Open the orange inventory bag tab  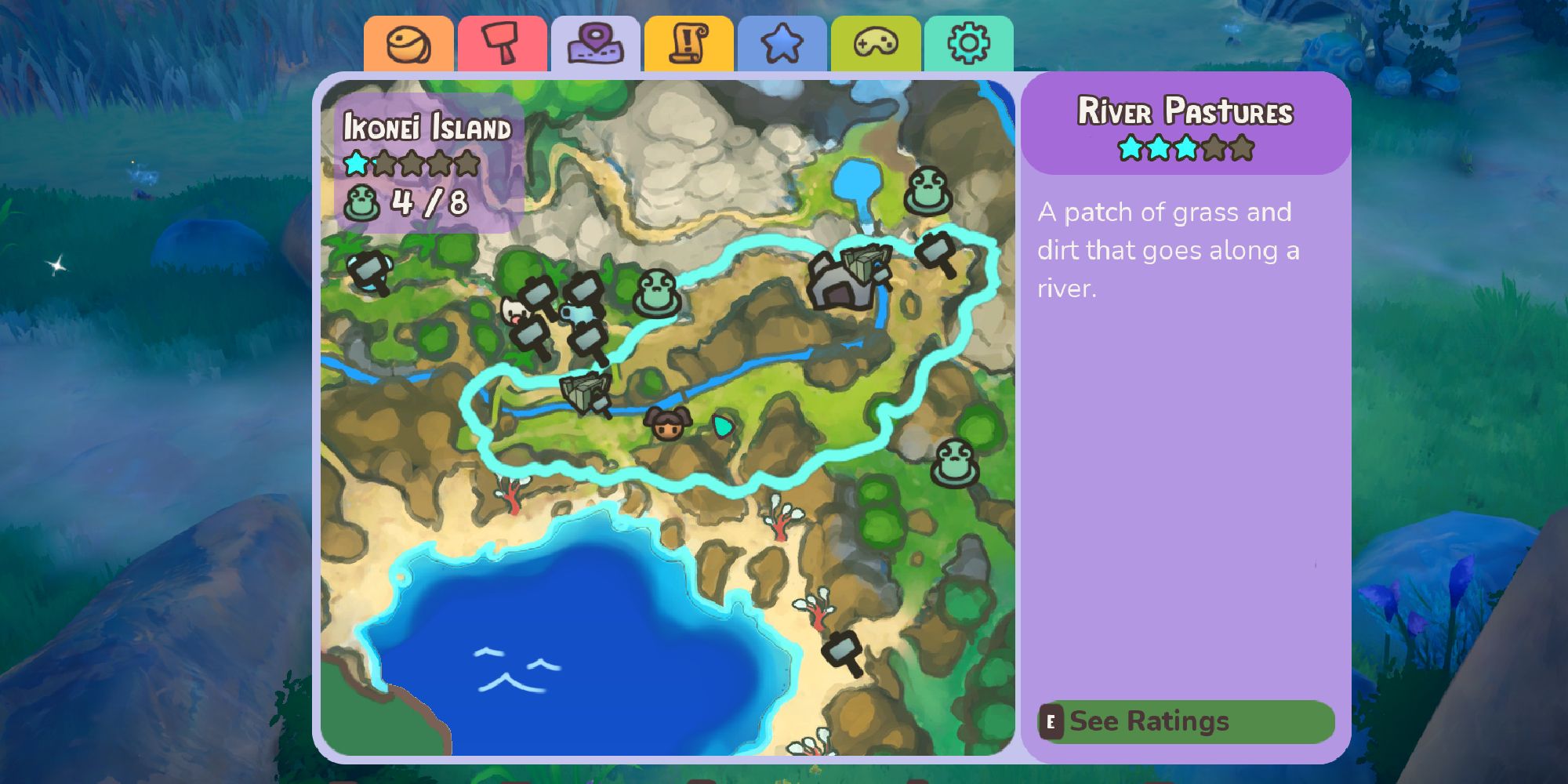408,45
